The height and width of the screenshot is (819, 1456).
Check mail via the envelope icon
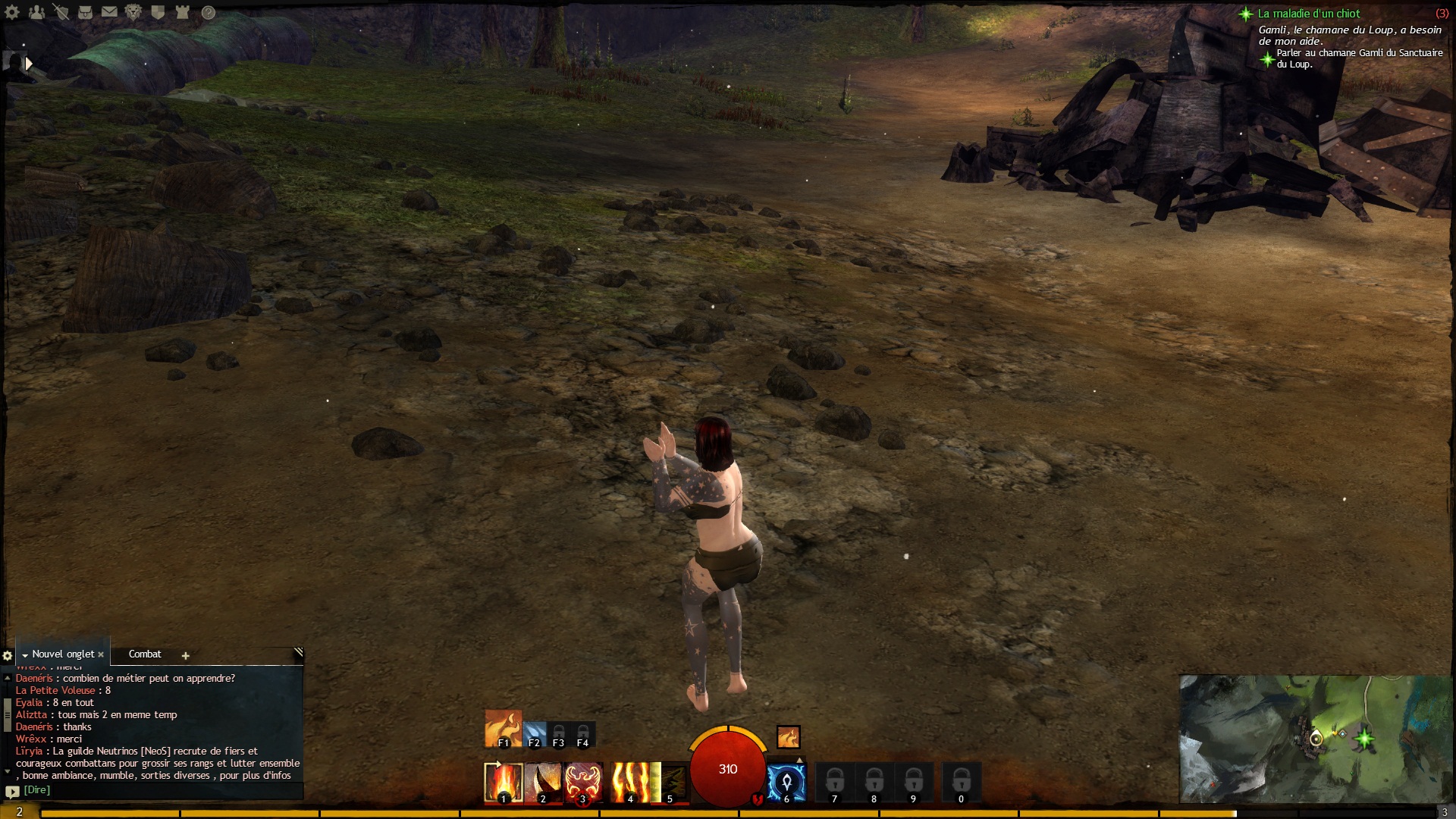pos(109,12)
